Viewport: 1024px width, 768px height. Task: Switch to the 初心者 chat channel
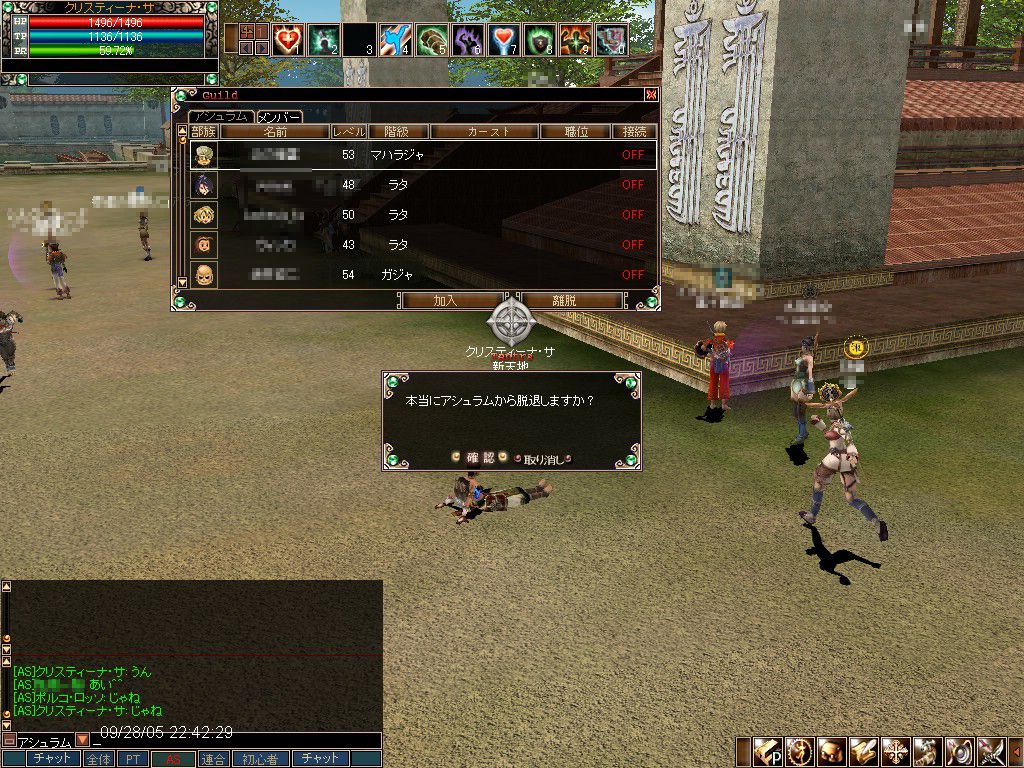click(x=260, y=759)
